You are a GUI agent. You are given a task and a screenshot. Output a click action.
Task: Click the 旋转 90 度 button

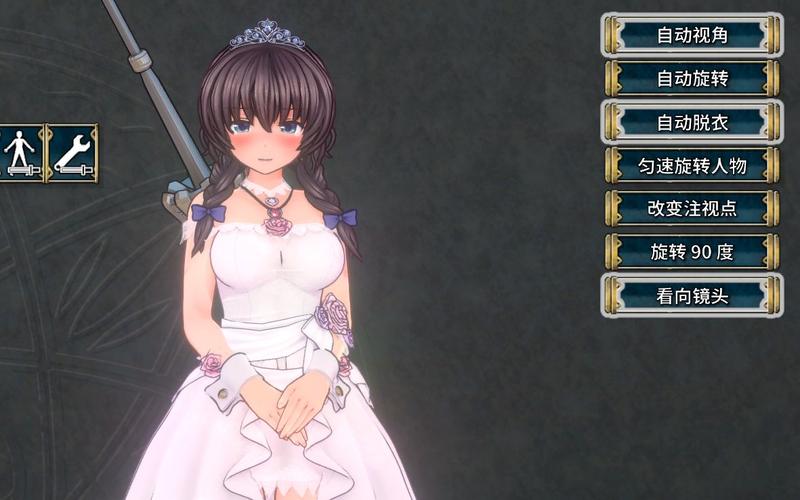pyautogui.click(x=692, y=252)
